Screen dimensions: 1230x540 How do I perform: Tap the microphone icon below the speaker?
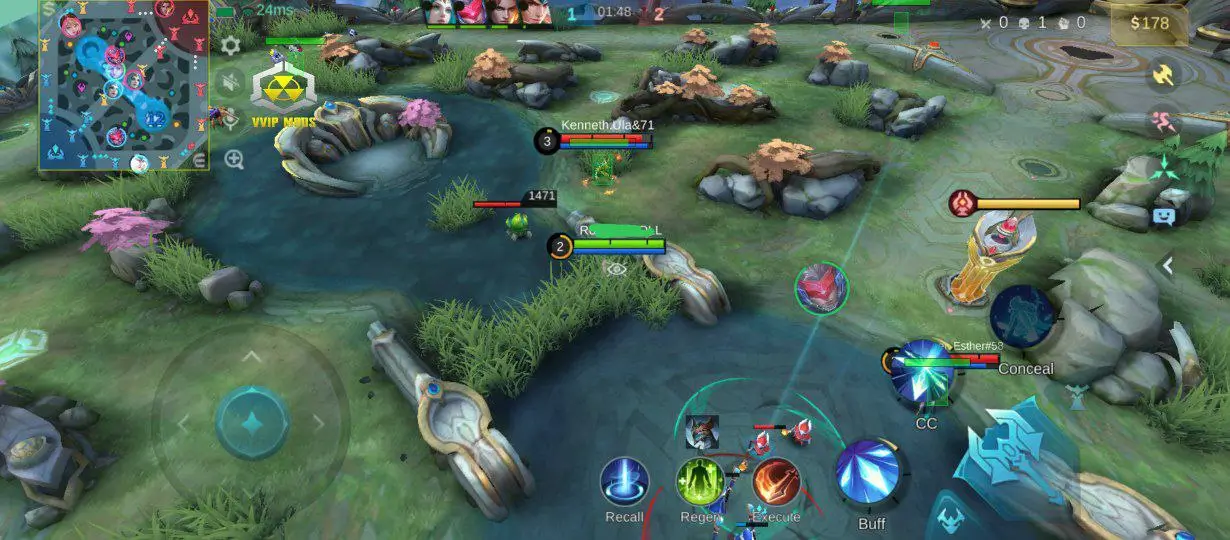click(231, 119)
